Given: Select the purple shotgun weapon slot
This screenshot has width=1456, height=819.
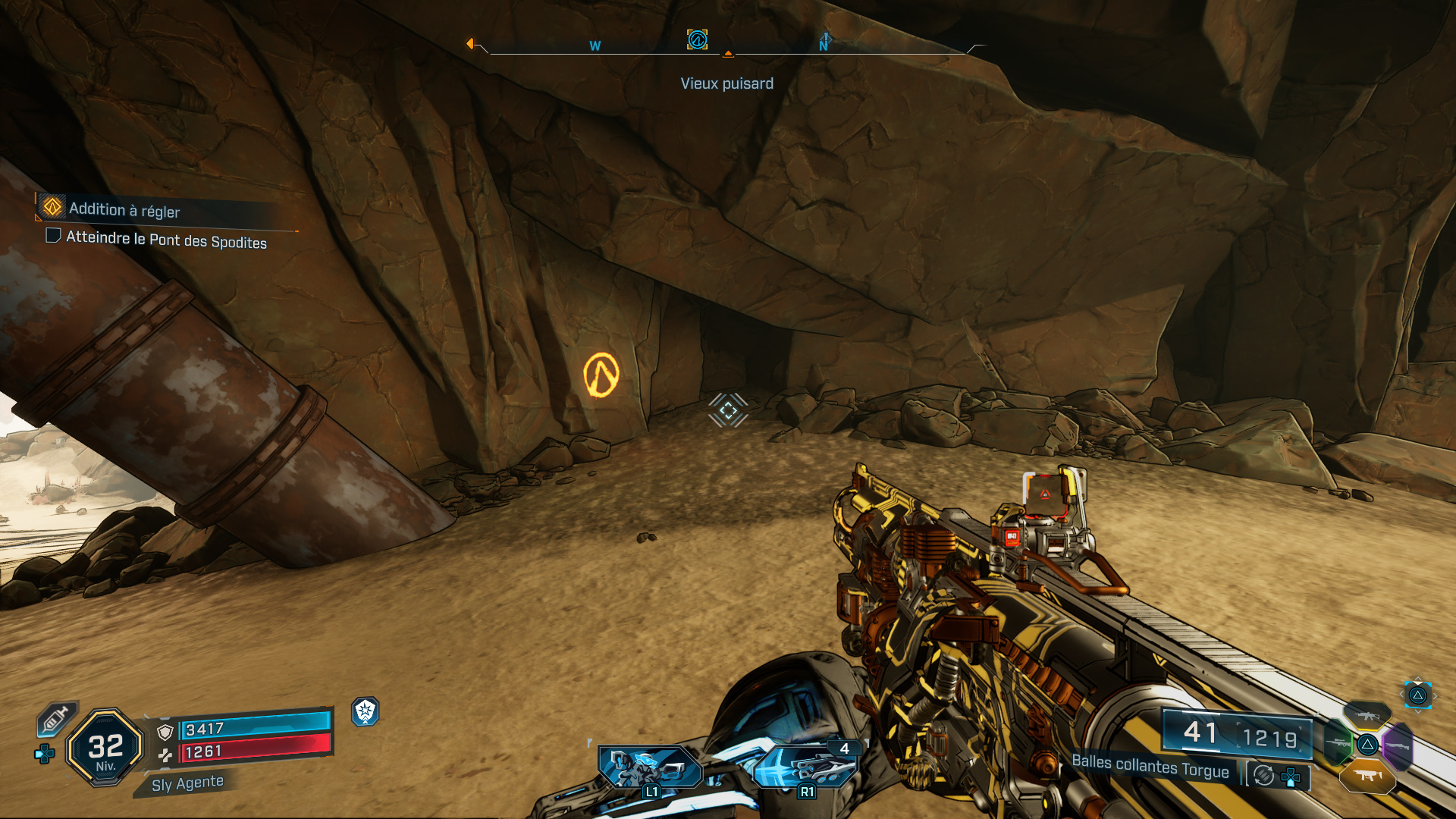Looking at the screenshot, I should point(1398,746).
